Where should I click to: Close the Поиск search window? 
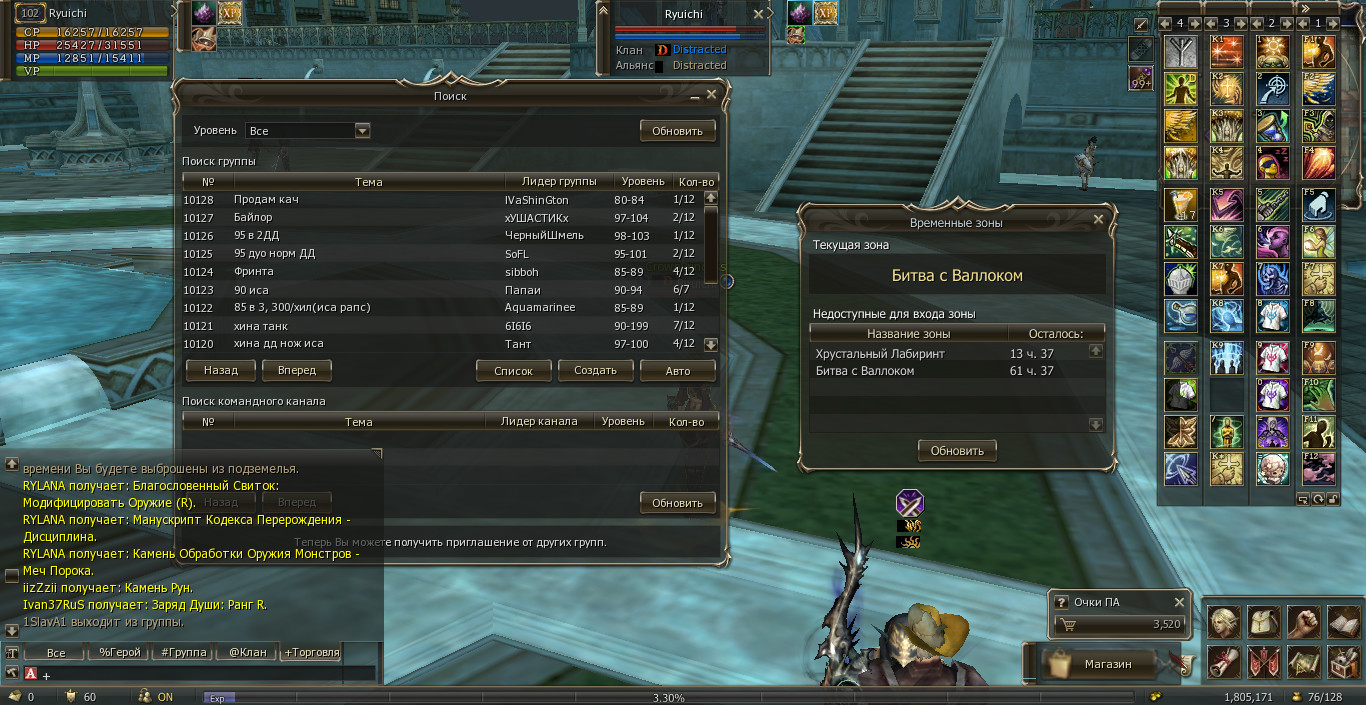712,95
